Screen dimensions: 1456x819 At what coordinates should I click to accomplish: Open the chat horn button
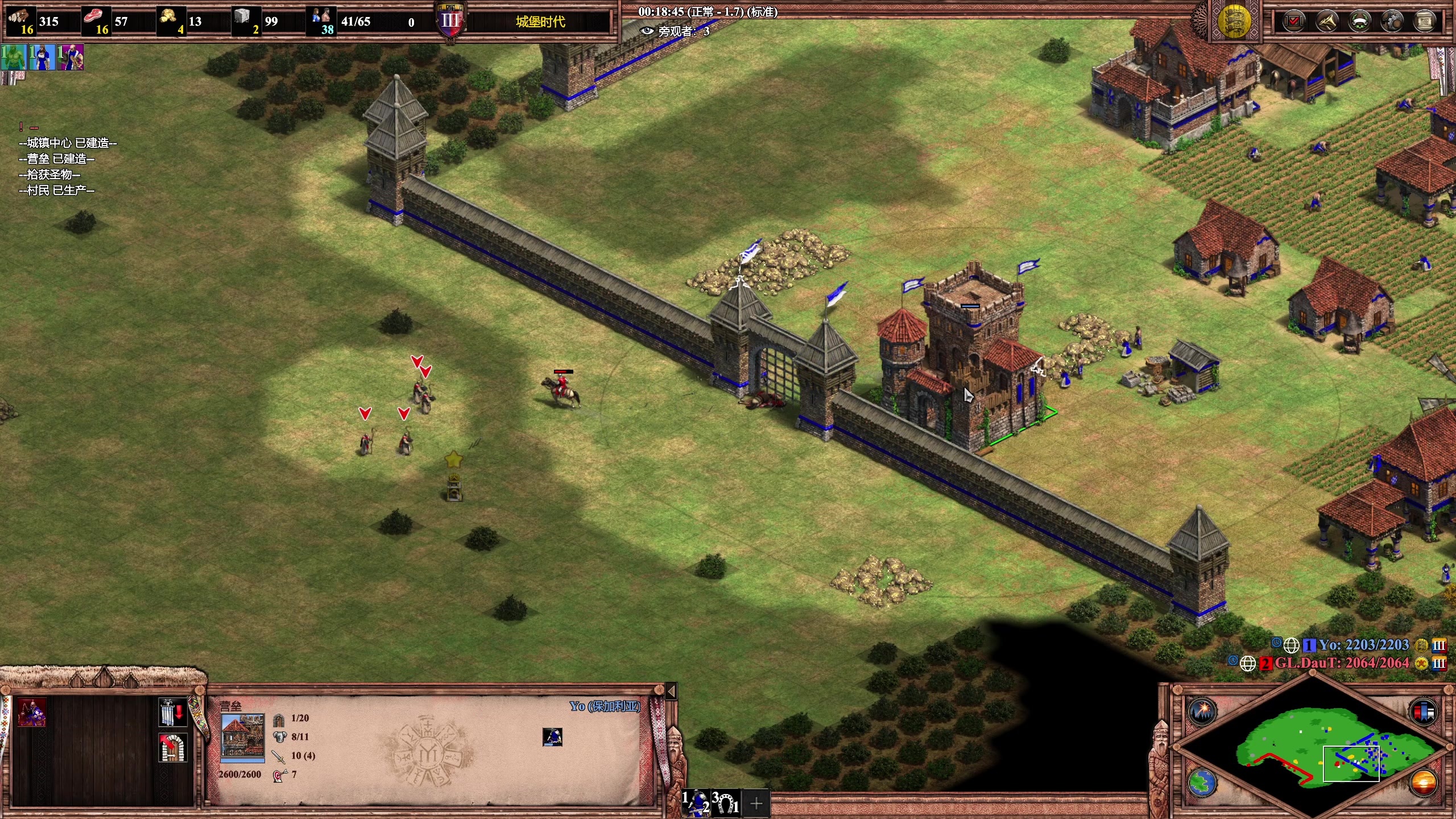coord(1326,22)
